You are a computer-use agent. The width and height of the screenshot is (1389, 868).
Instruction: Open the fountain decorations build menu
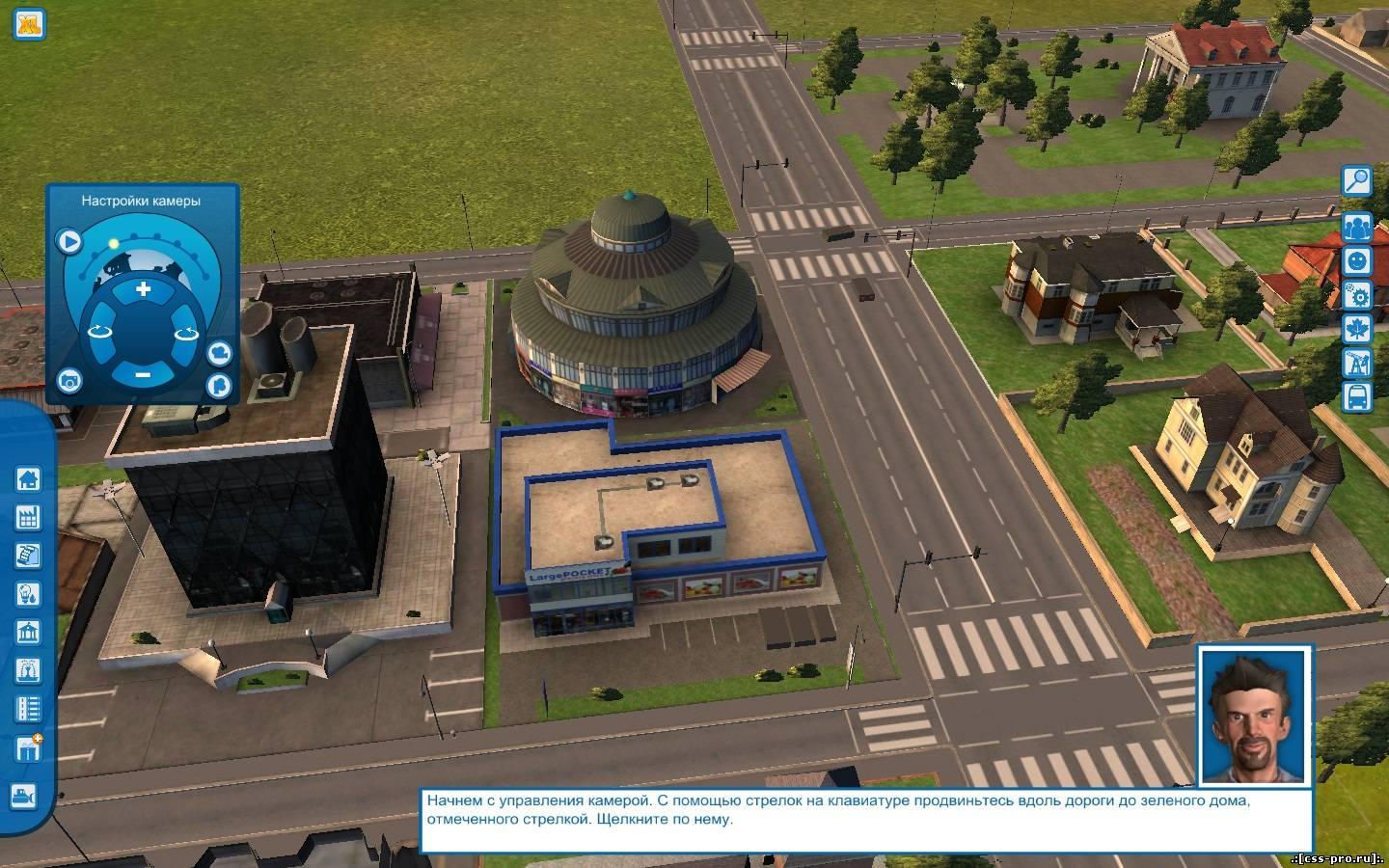(27, 670)
